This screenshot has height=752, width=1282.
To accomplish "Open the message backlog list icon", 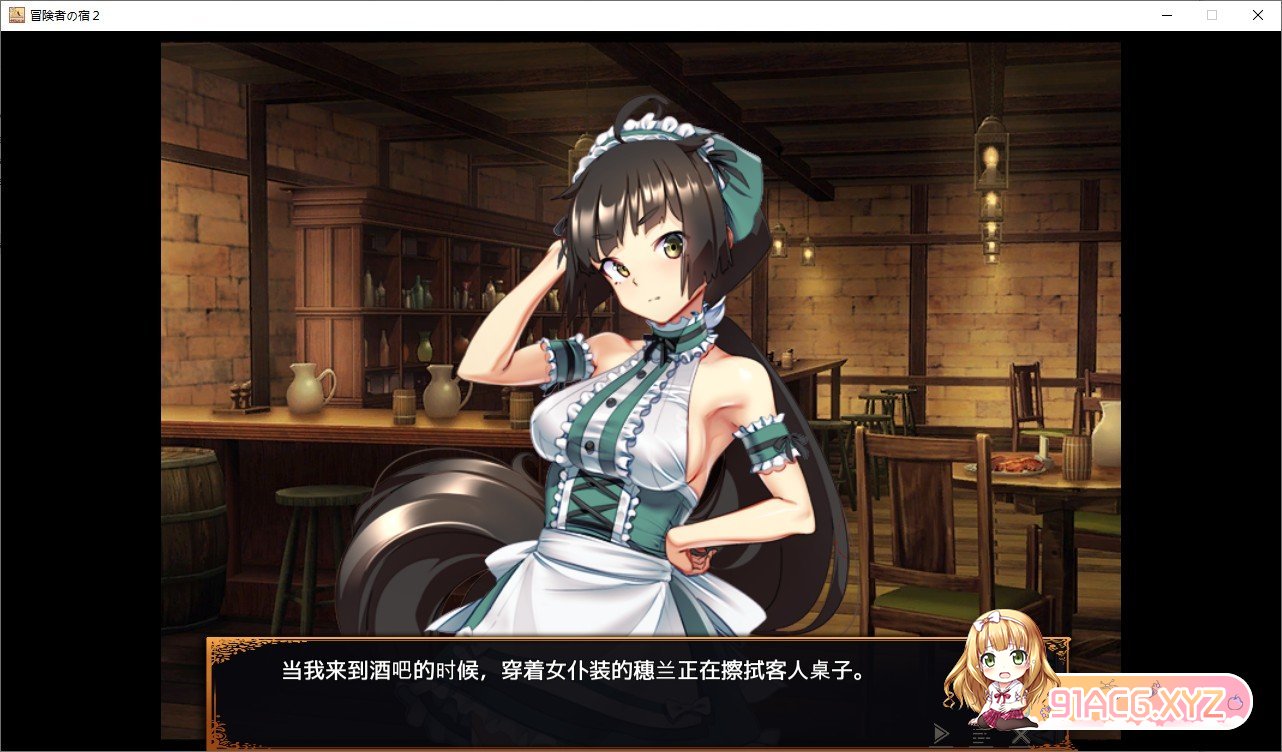I will tap(981, 735).
